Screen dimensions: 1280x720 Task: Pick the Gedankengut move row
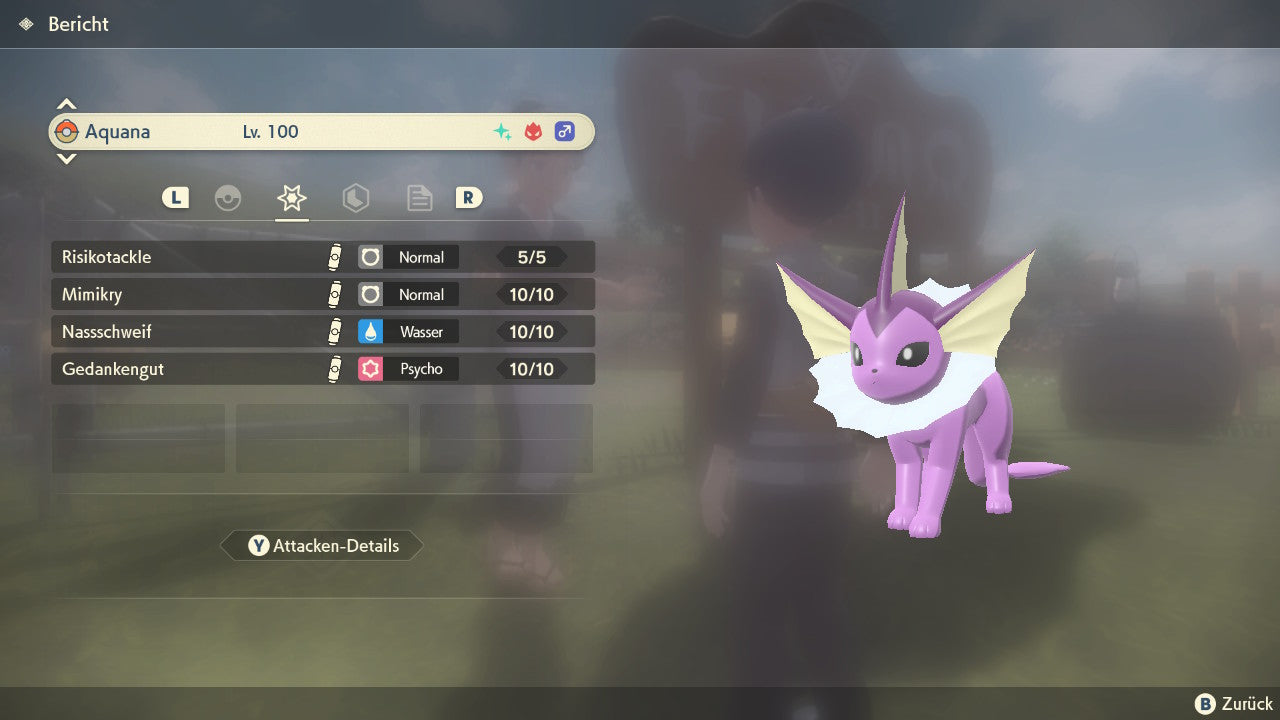(x=322, y=369)
